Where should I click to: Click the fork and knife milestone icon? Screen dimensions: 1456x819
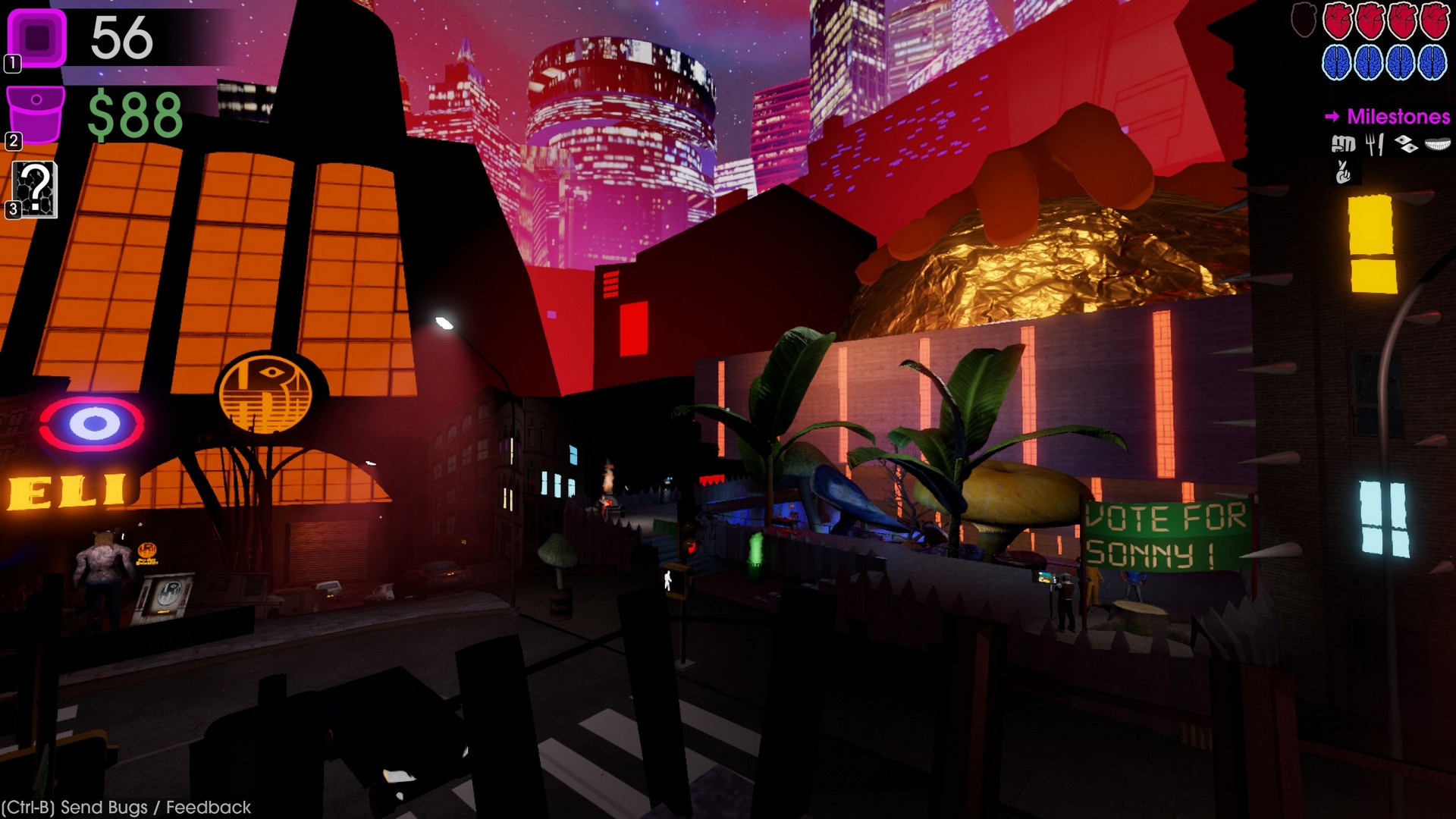pyautogui.click(x=1374, y=144)
